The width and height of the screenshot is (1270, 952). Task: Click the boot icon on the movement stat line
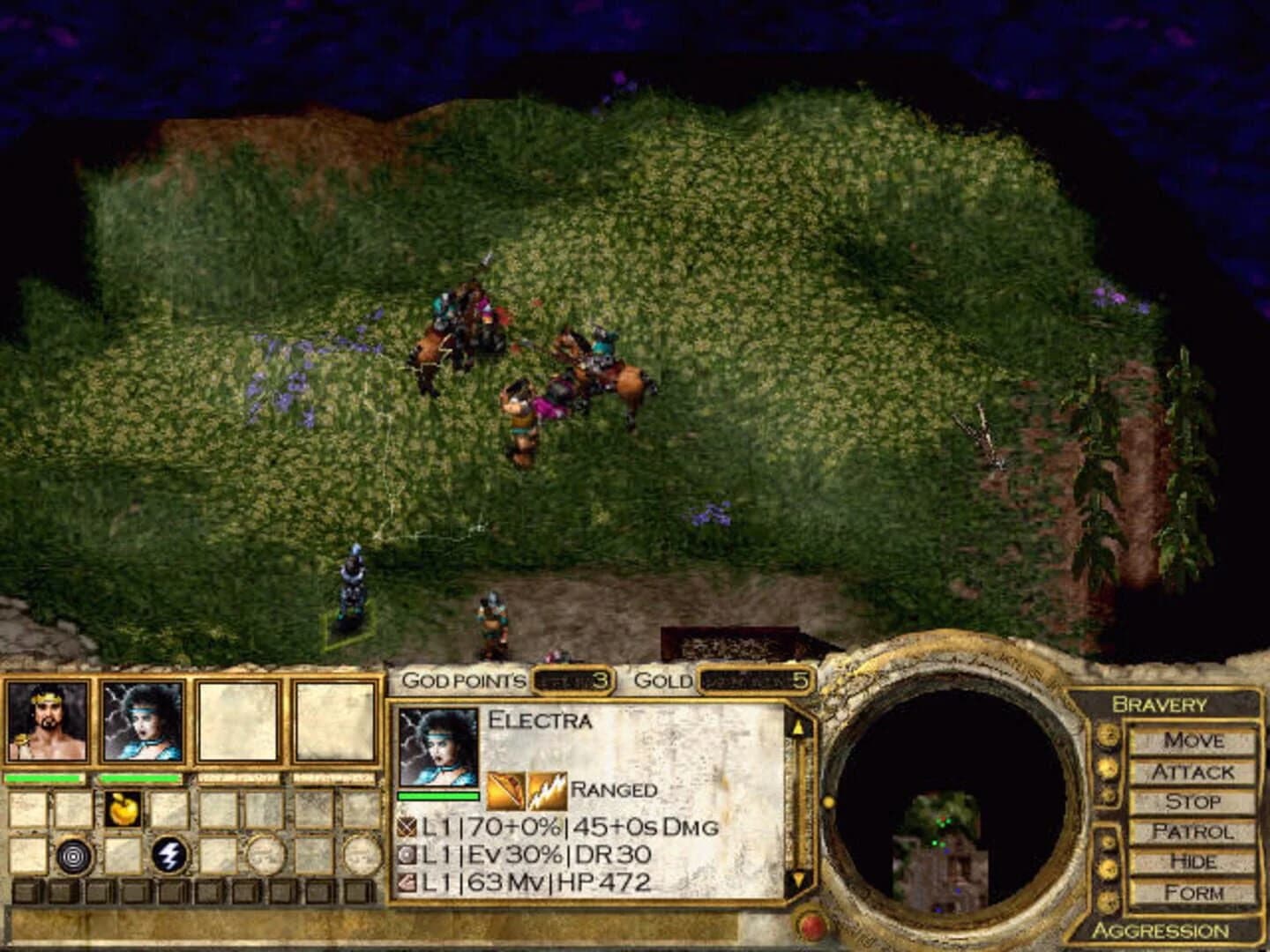[406, 882]
